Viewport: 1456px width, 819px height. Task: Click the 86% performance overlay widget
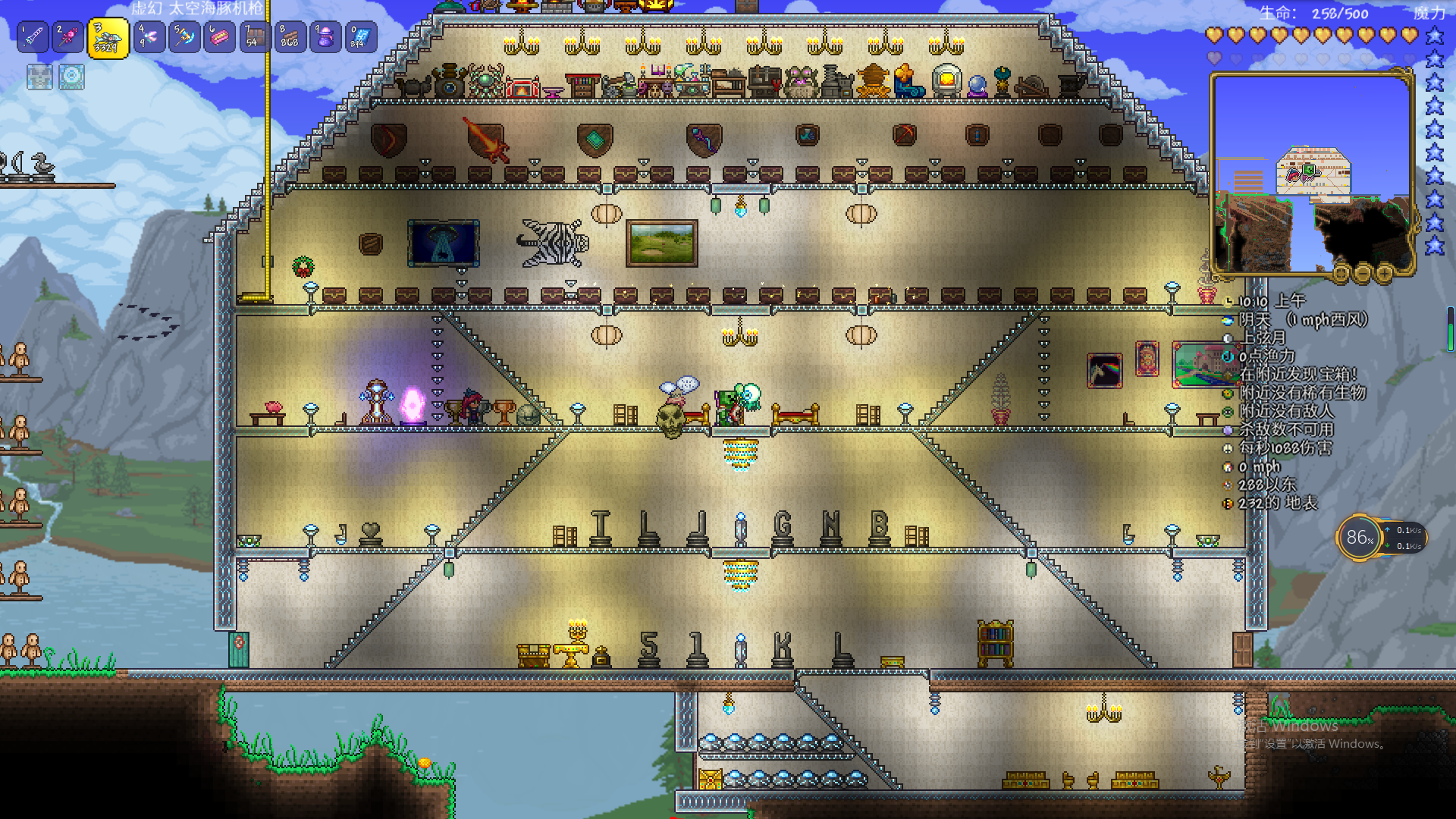tap(1360, 538)
